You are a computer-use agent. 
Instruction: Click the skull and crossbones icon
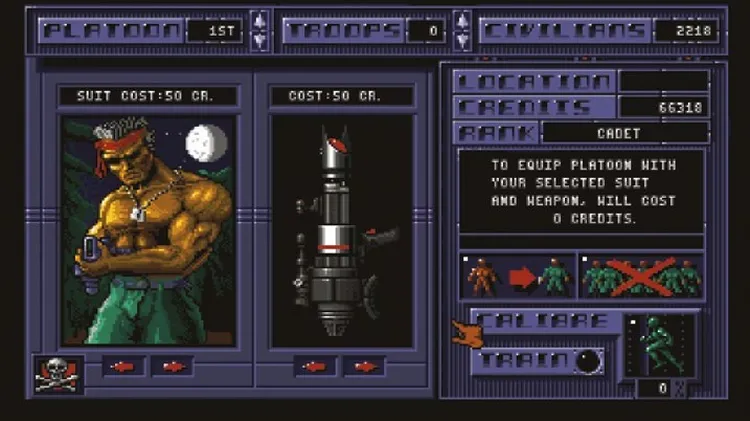[58, 373]
